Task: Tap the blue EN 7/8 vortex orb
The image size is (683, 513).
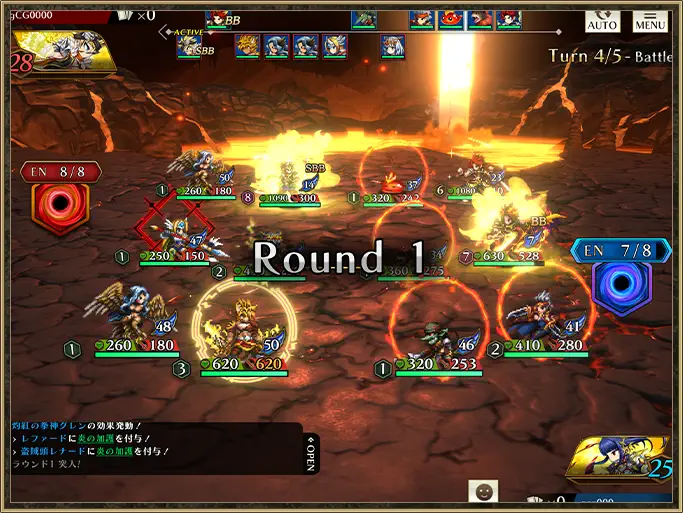Action: click(x=620, y=281)
